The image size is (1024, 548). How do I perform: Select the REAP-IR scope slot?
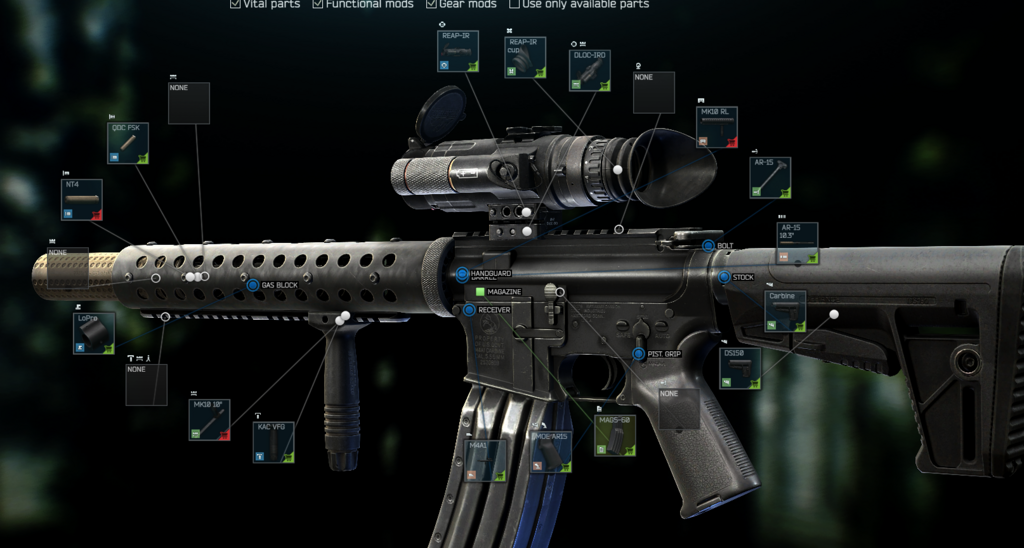coord(459,52)
